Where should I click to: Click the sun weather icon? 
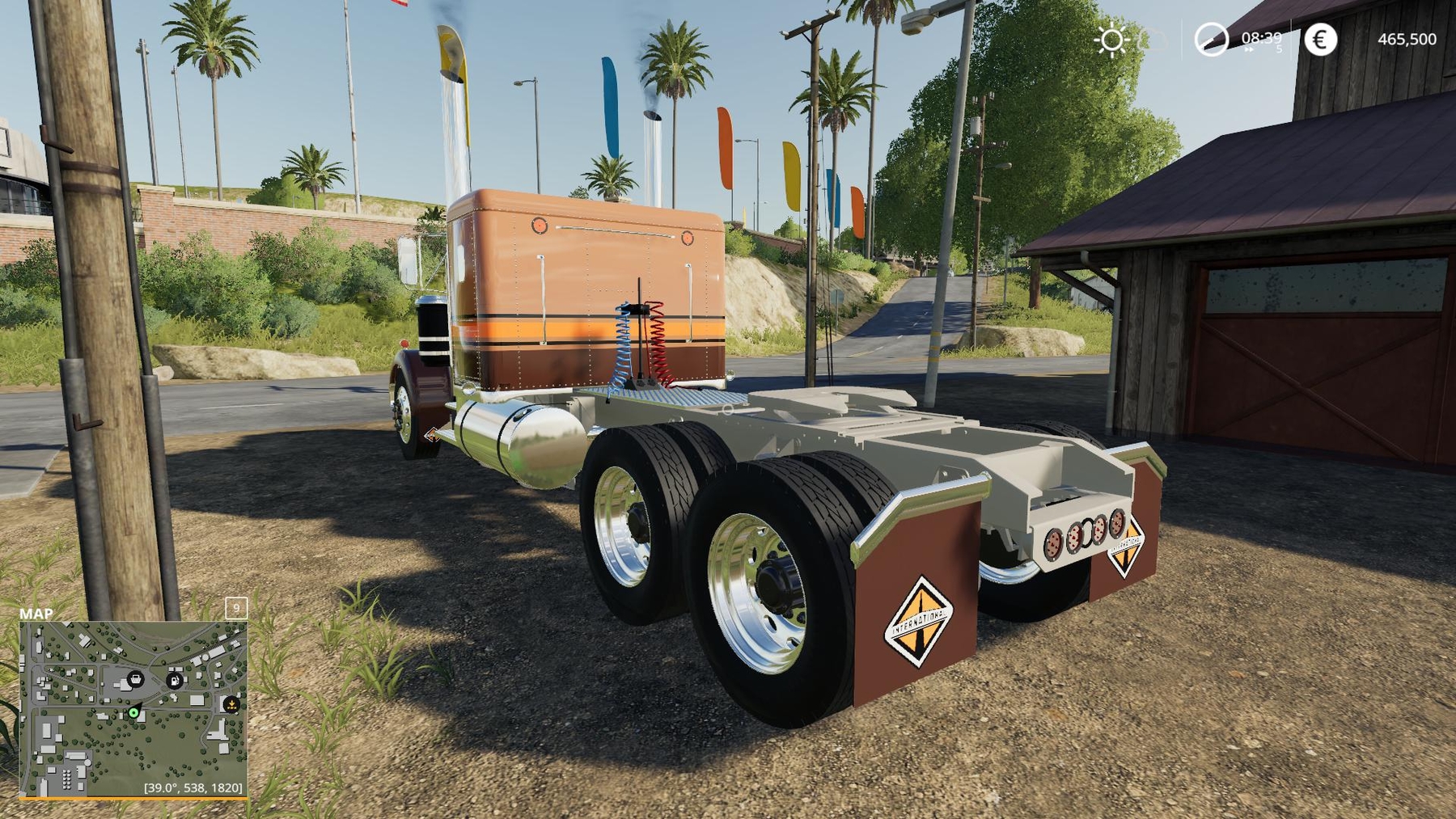click(1111, 40)
